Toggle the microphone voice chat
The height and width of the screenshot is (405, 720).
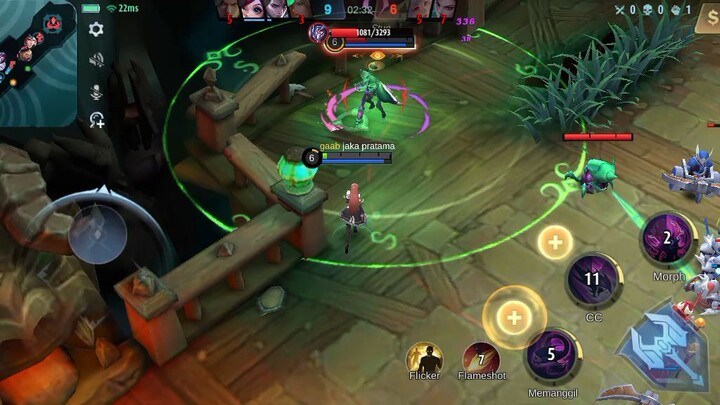coord(96,91)
